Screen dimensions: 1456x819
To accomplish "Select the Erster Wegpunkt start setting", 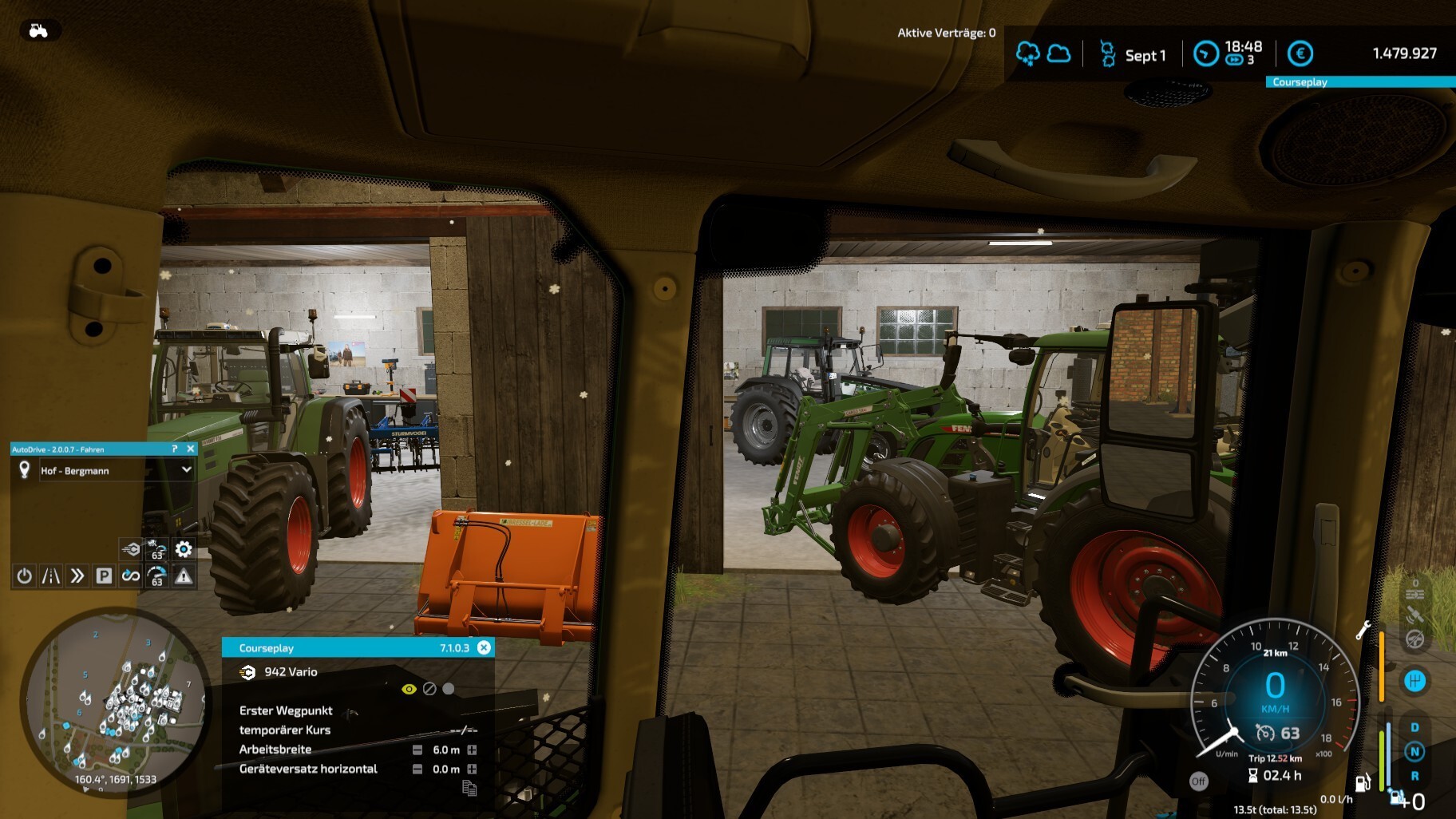I will (286, 710).
